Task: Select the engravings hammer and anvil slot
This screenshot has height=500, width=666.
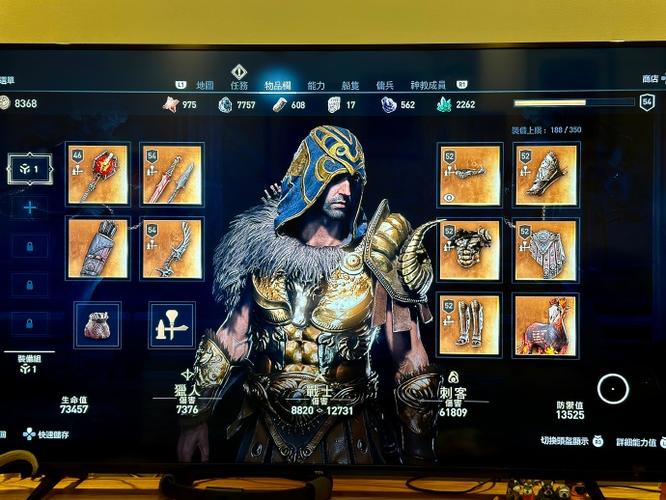Action: tap(171, 325)
